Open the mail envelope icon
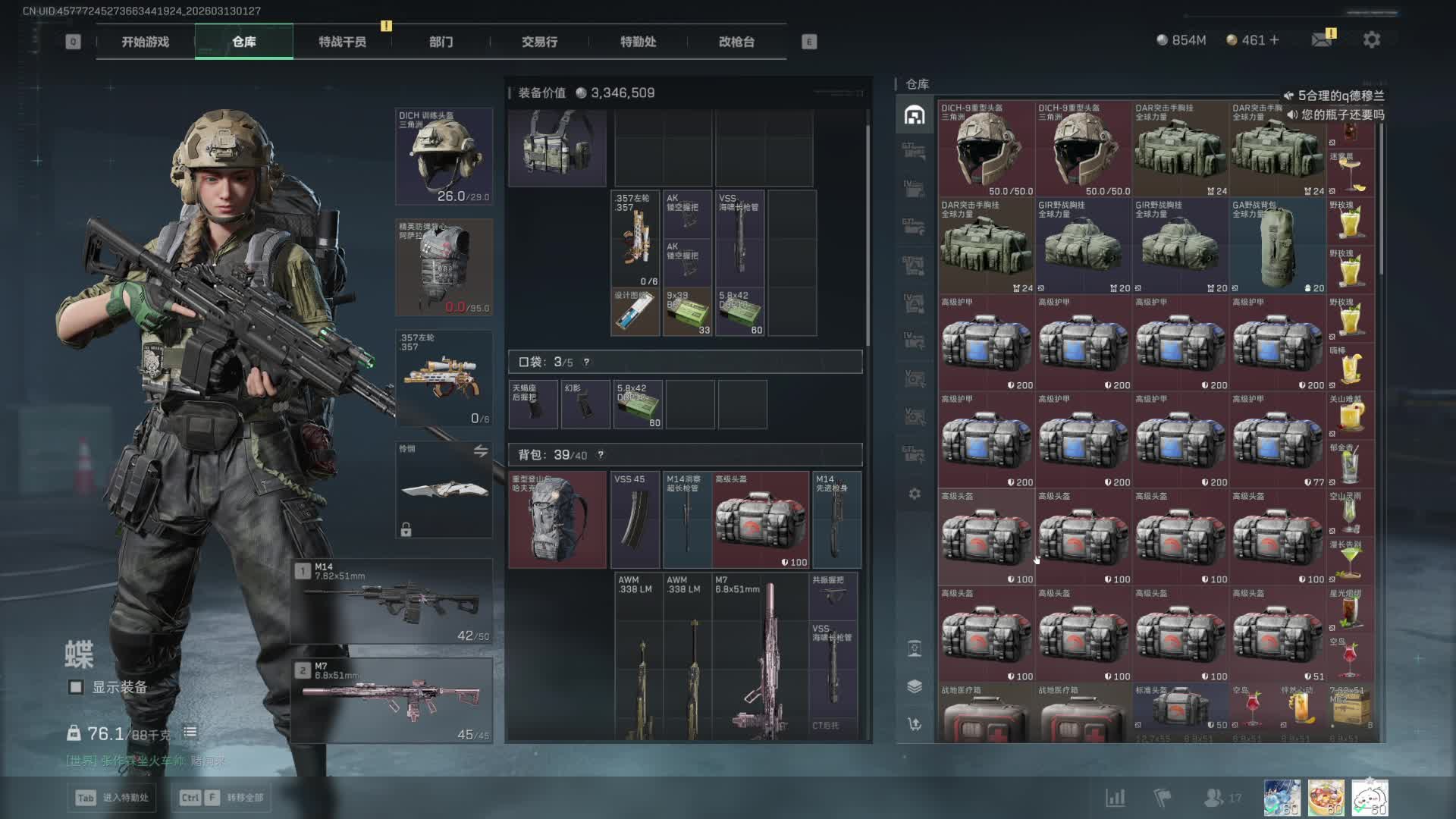Viewport: 1456px width, 819px height. point(1322,40)
